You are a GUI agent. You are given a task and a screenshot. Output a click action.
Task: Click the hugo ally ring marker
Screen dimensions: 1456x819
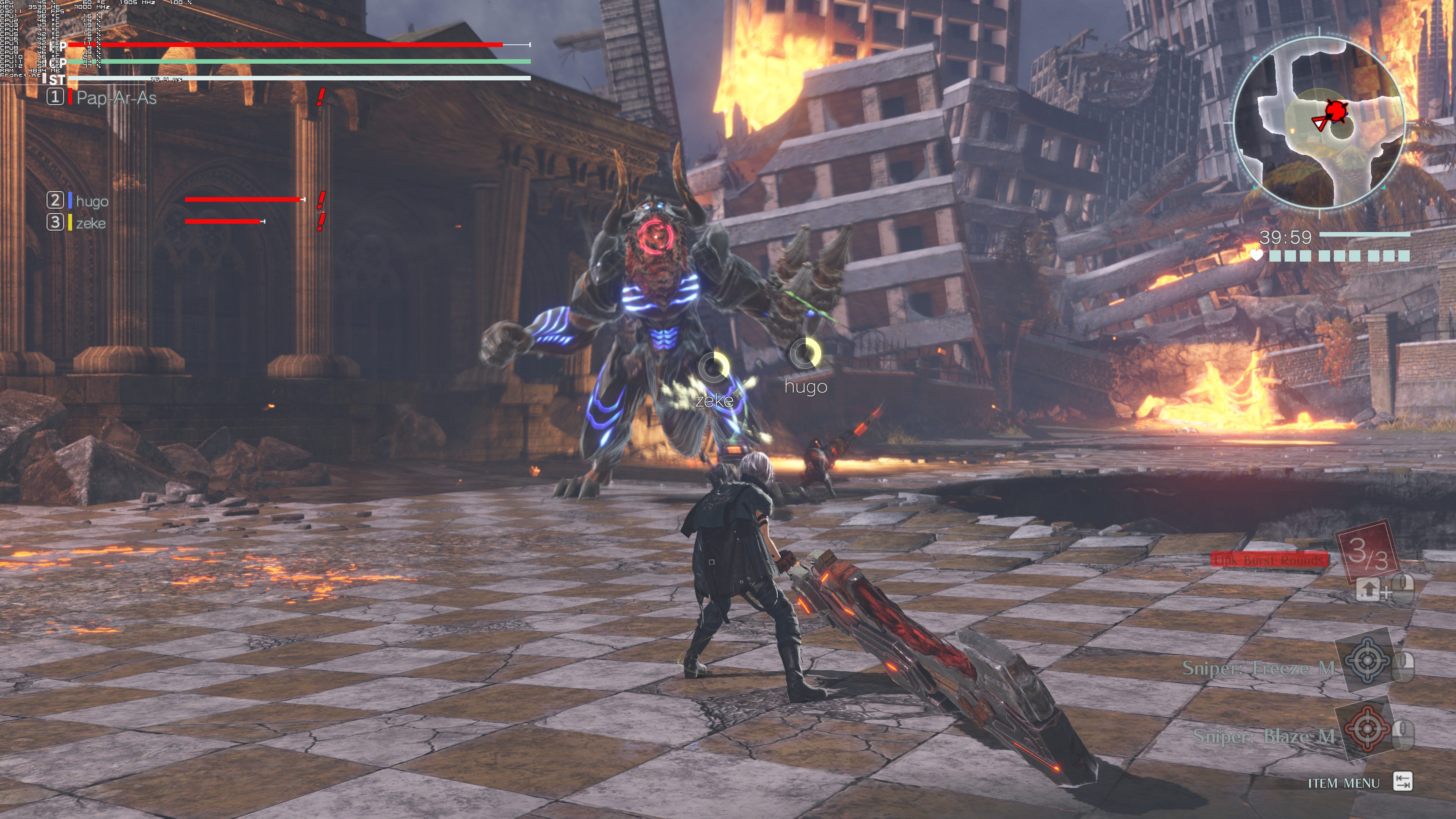click(x=805, y=353)
